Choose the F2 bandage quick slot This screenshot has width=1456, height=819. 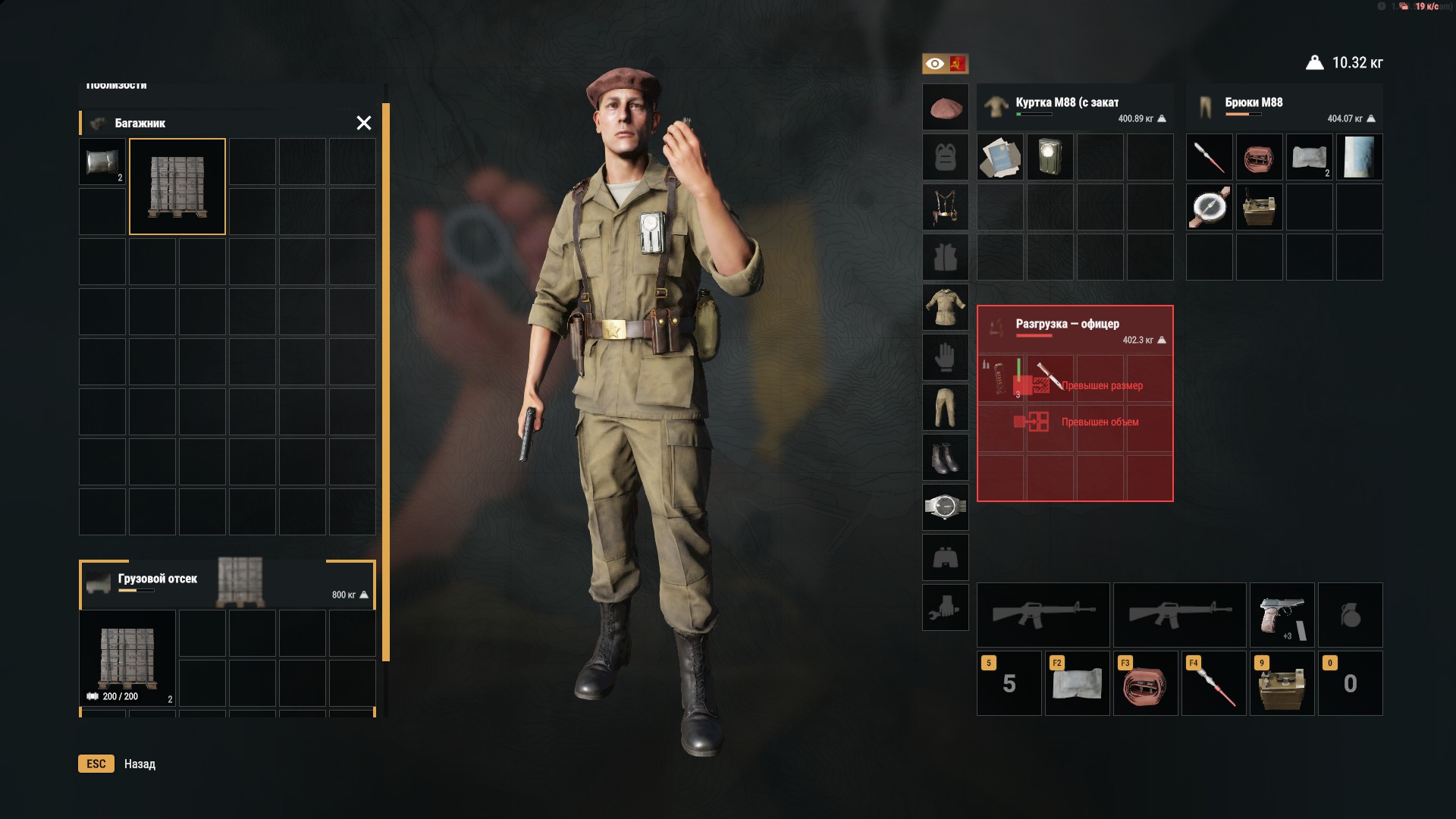tap(1077, 683)
